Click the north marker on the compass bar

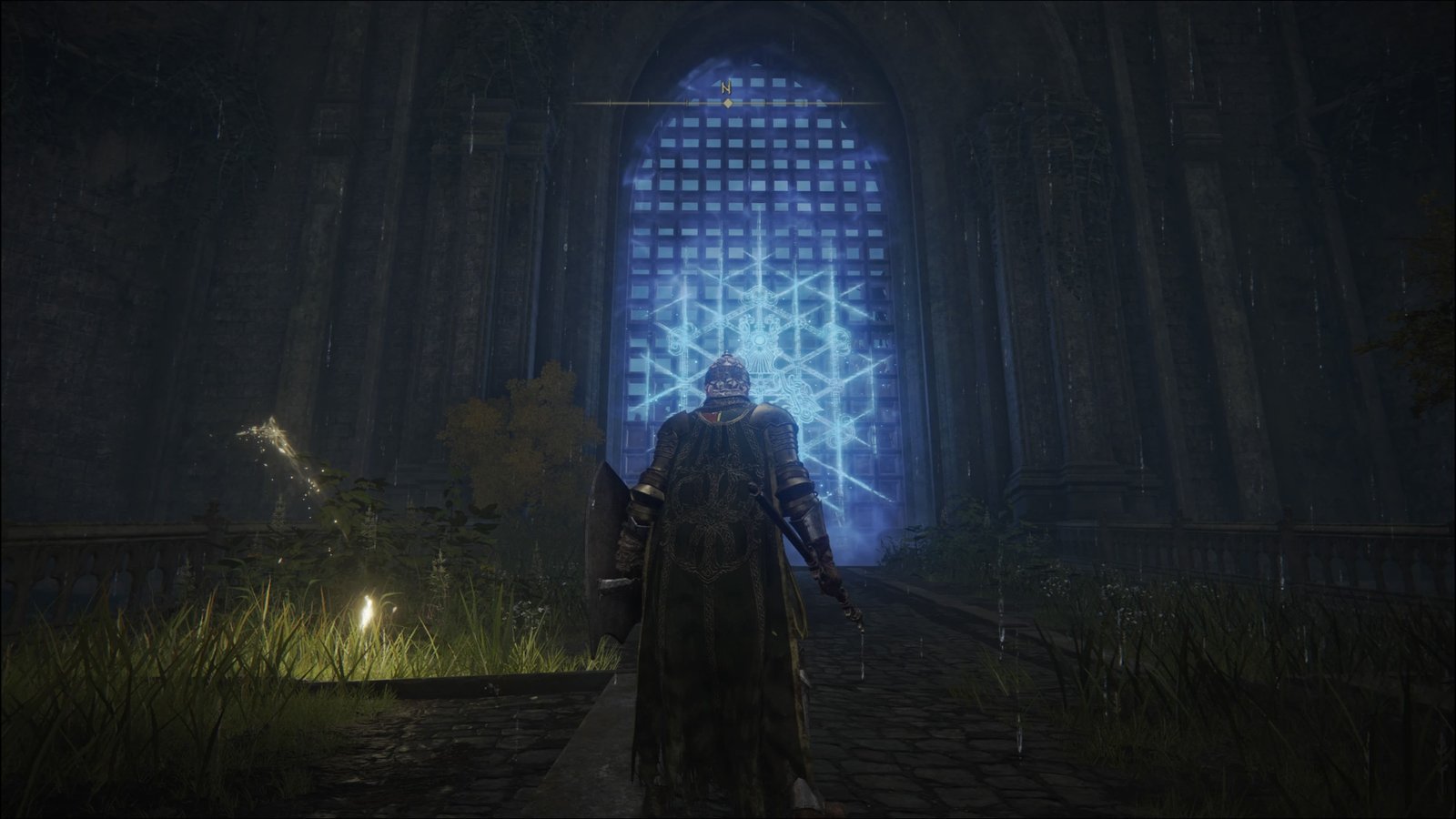coord(726,89)
